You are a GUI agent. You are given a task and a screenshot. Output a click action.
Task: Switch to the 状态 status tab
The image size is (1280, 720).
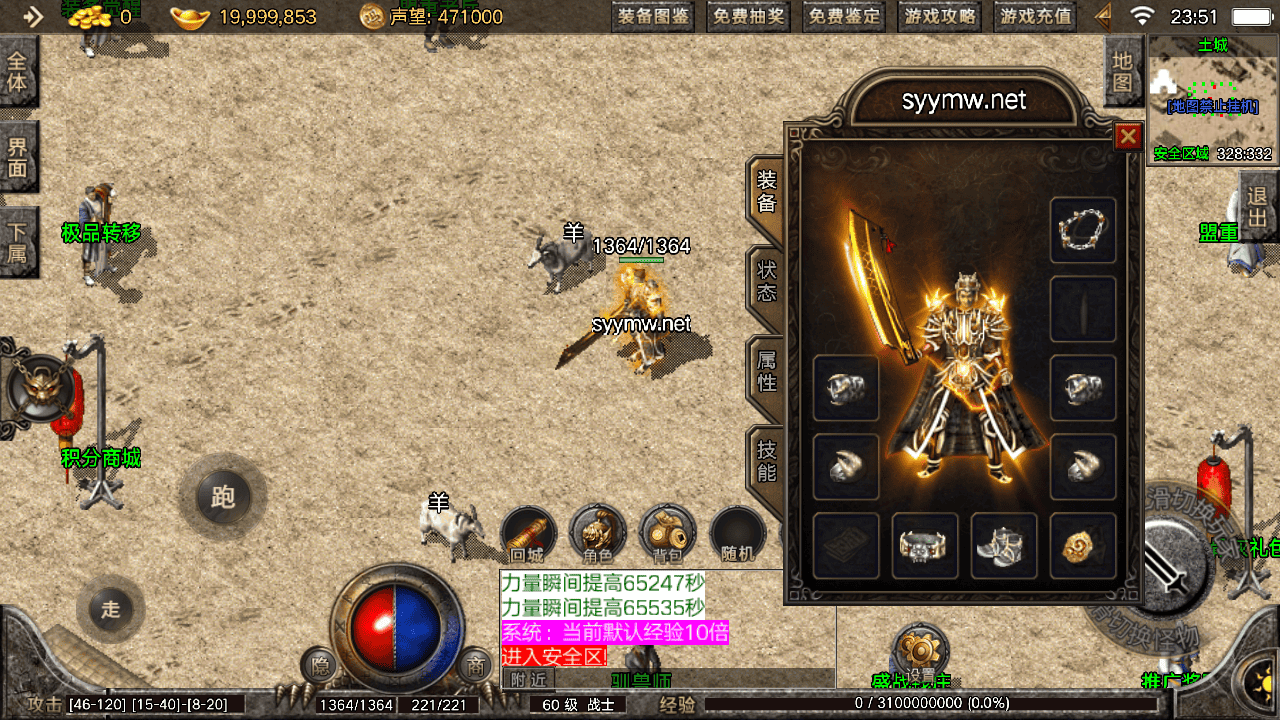pyautogui.click(x=766, y=281)
